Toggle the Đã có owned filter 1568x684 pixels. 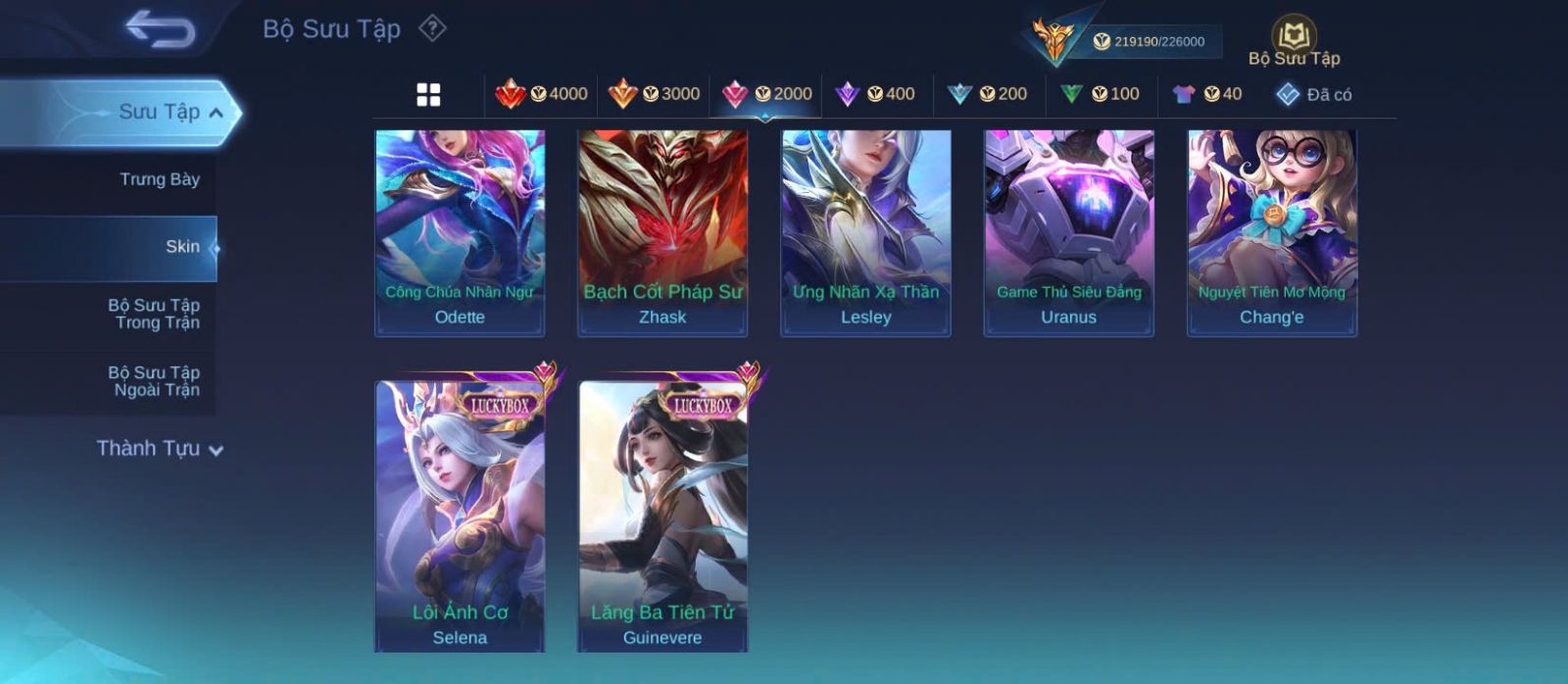(1313, 94)
